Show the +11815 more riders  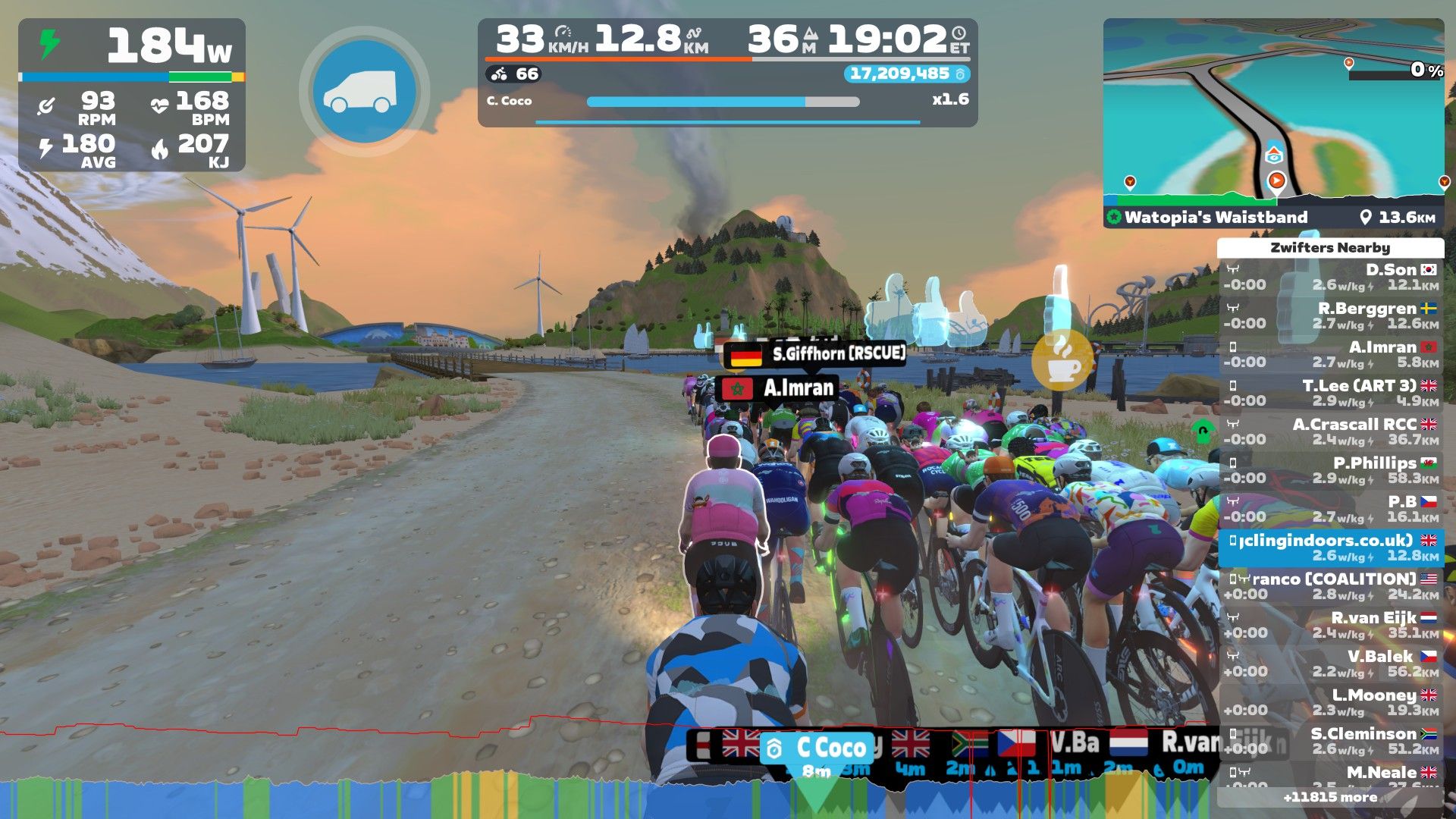[1330, 797]
